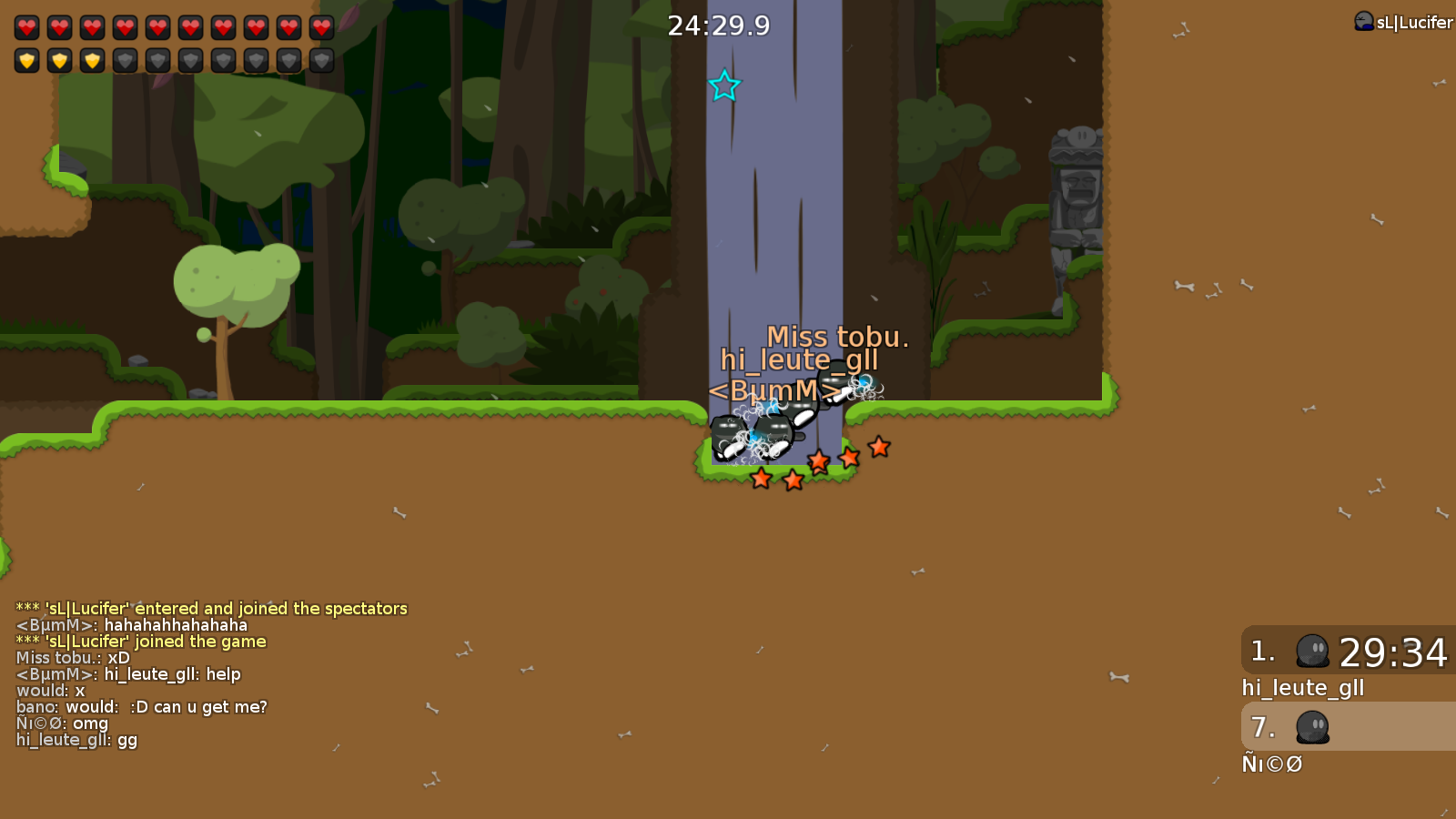
Task: Select the last heart icon on the top row
Action: pos(320,26)
